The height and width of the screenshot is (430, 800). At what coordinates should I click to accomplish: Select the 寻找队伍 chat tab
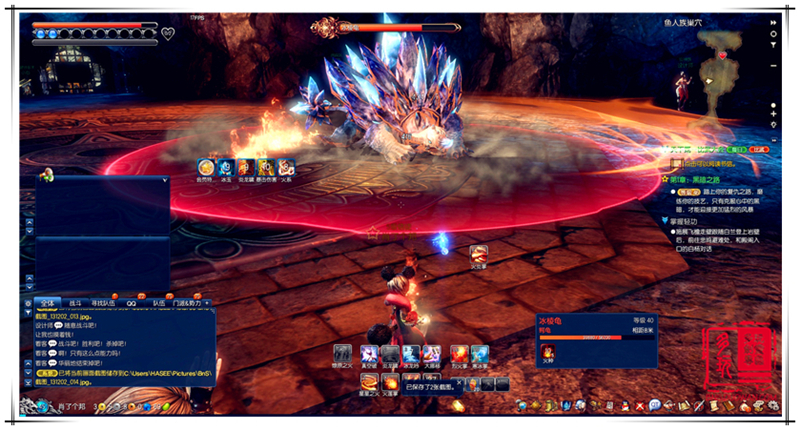(103, 302)
